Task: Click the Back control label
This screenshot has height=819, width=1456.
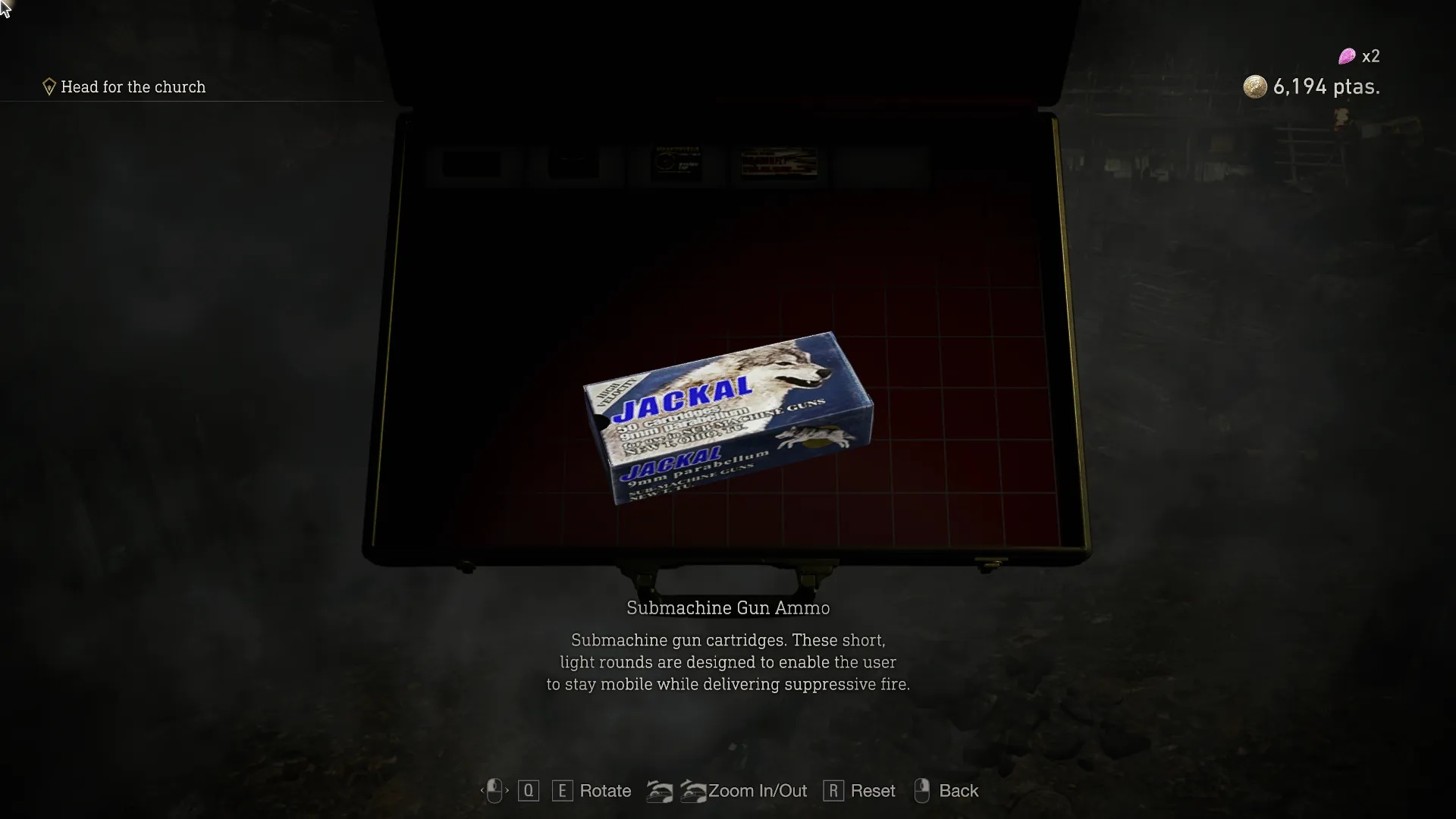Action: click(959, 791)
